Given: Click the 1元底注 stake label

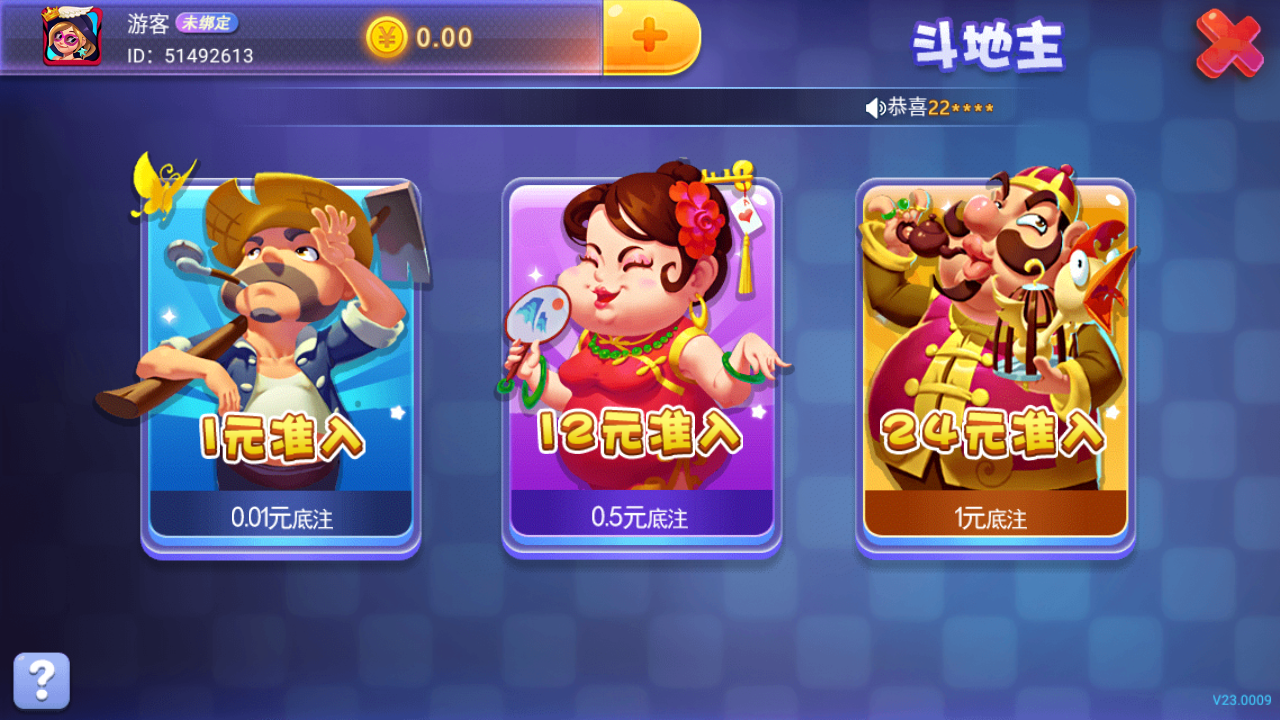Looking at the screenshot, I should click(995, 518).
